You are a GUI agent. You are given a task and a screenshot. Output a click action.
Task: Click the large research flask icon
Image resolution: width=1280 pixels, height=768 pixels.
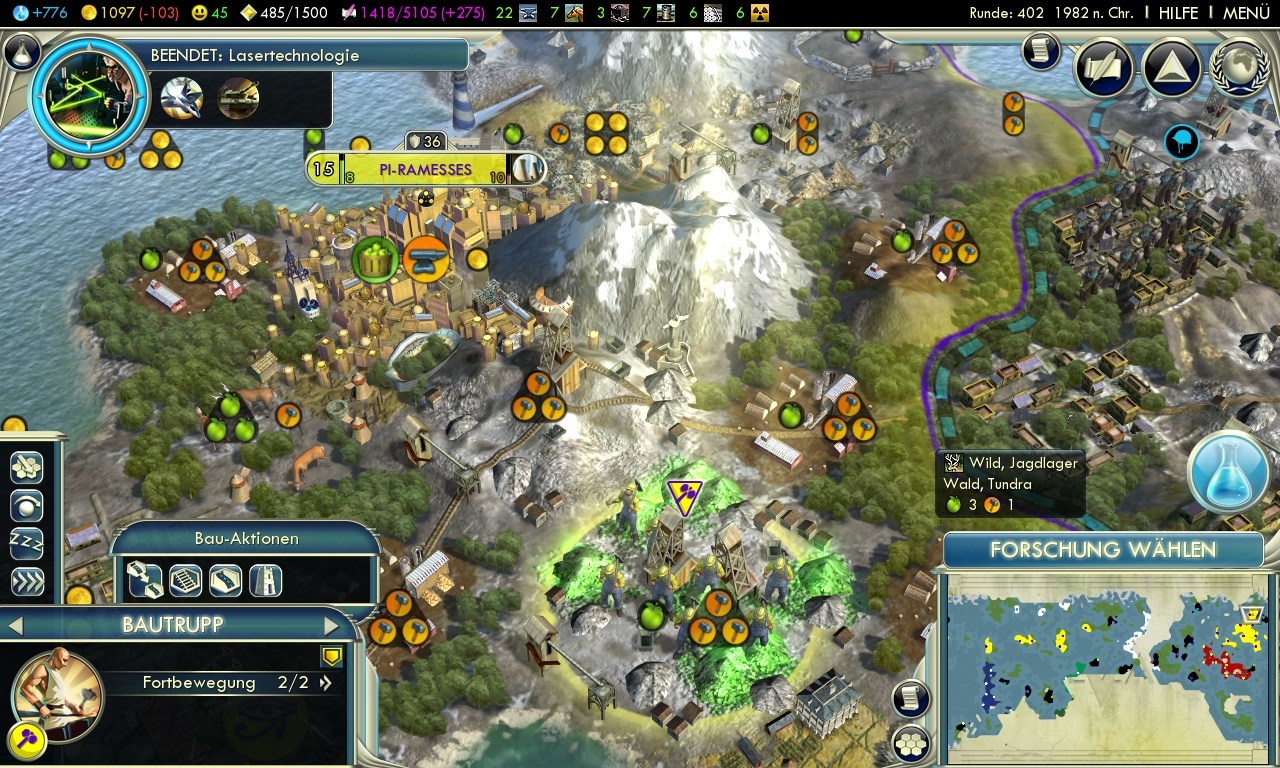click(1227, 473)
